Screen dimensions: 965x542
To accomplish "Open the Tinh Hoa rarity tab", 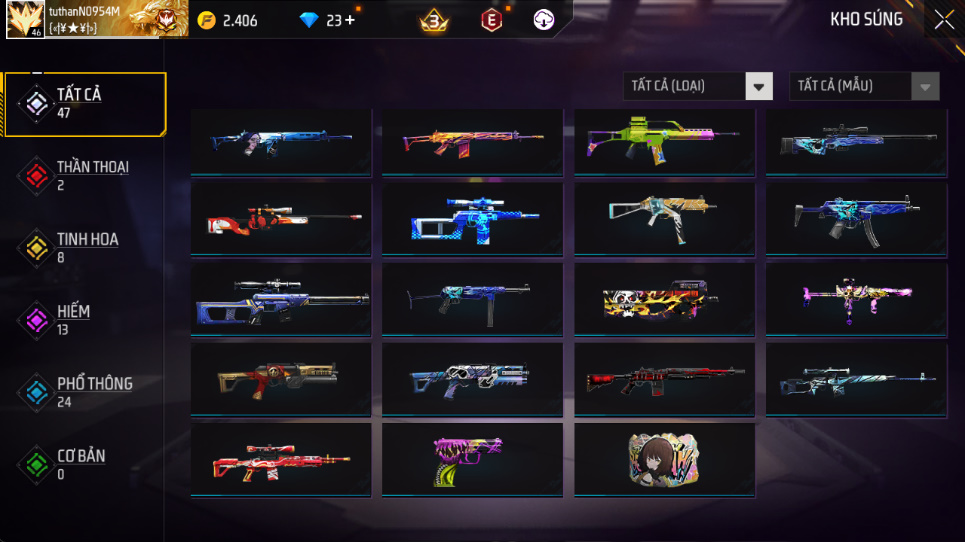I will (x=85, y=247).
